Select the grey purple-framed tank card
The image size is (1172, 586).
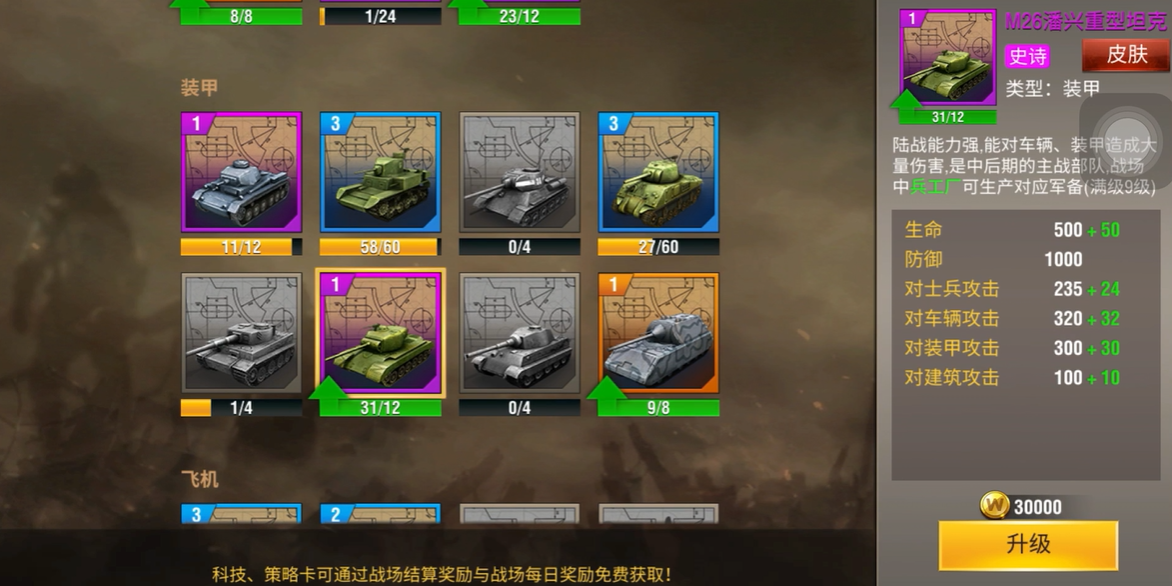pos(241,172)
